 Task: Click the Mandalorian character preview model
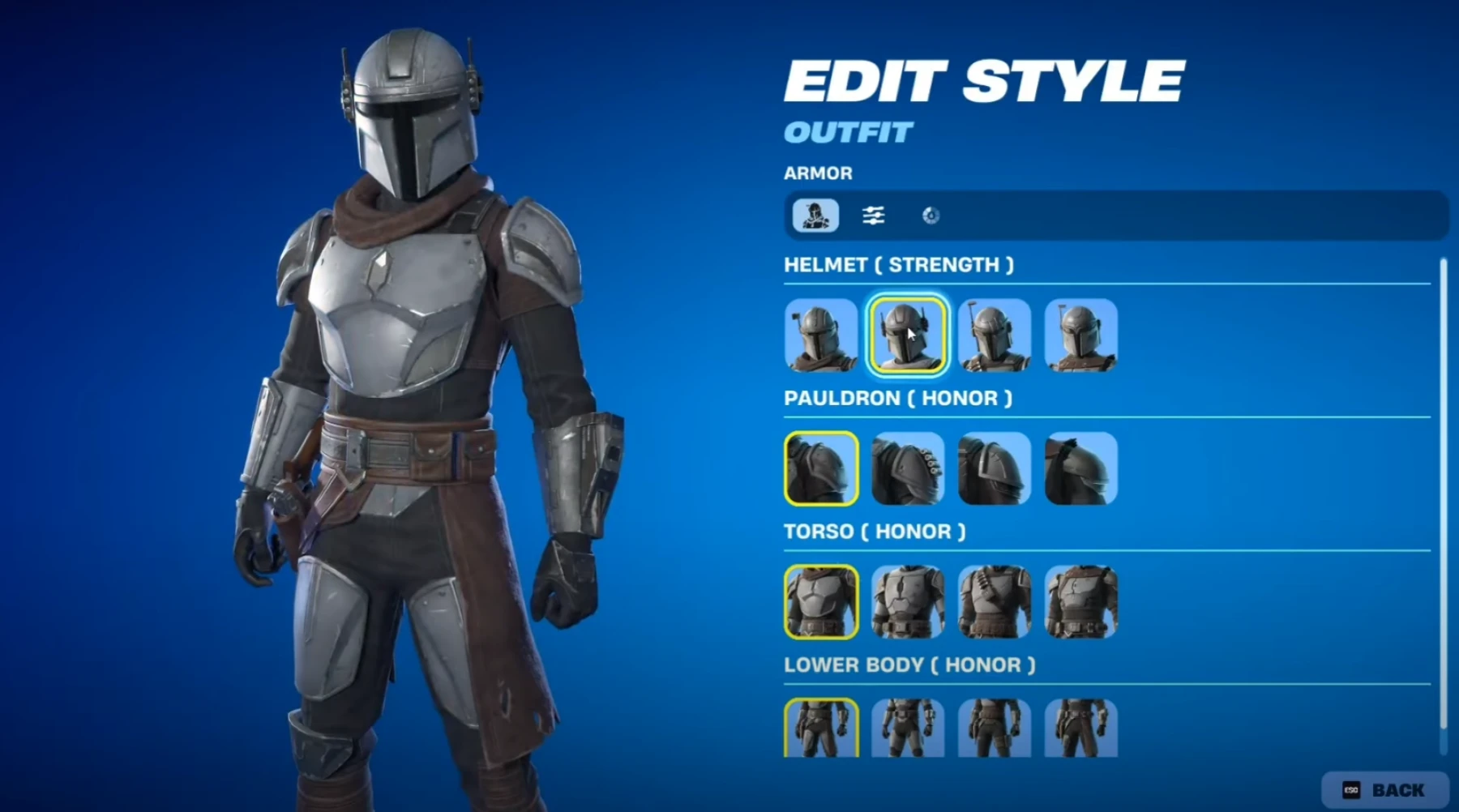tap(405, 405)
